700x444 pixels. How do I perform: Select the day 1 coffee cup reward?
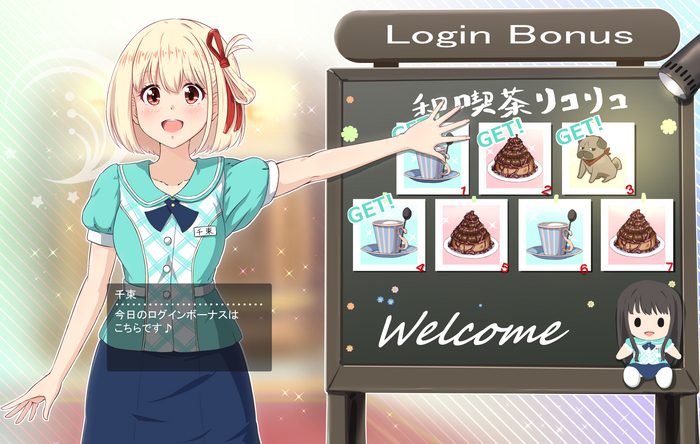point(432,160)
